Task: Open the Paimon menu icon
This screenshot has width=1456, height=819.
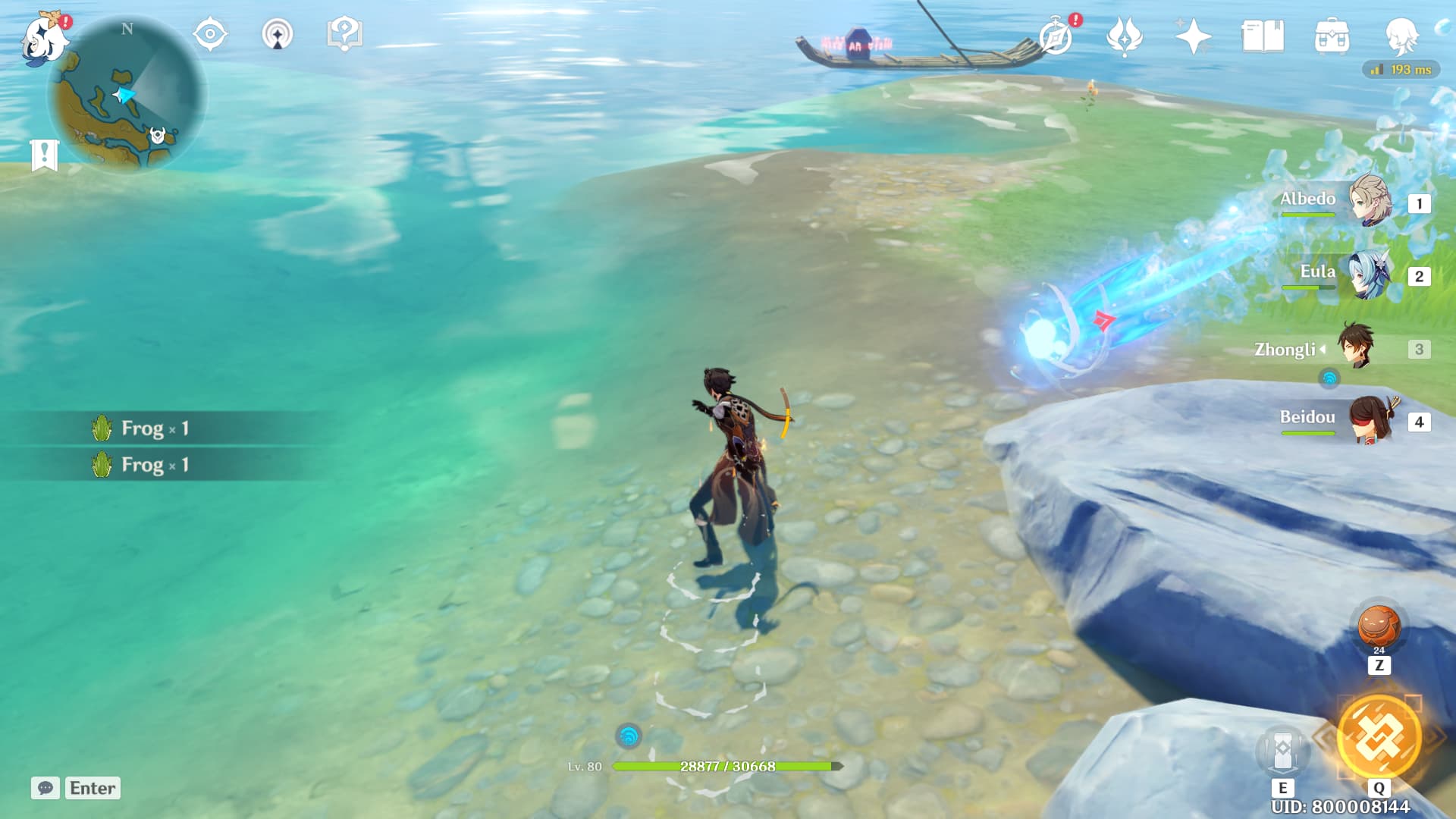Action: tap(43, 38)
